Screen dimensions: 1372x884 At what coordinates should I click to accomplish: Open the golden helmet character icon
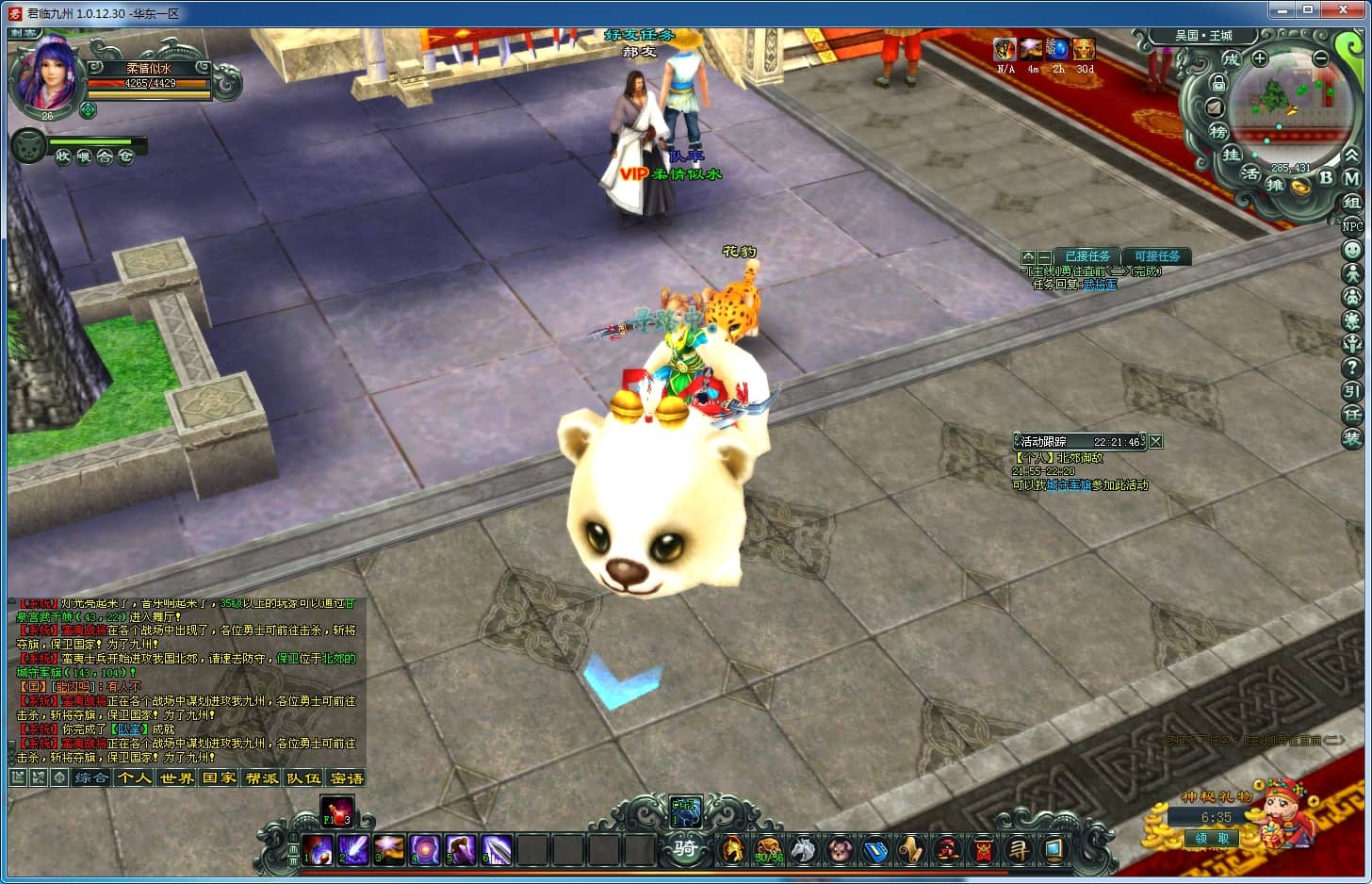[x=732, y=849]
